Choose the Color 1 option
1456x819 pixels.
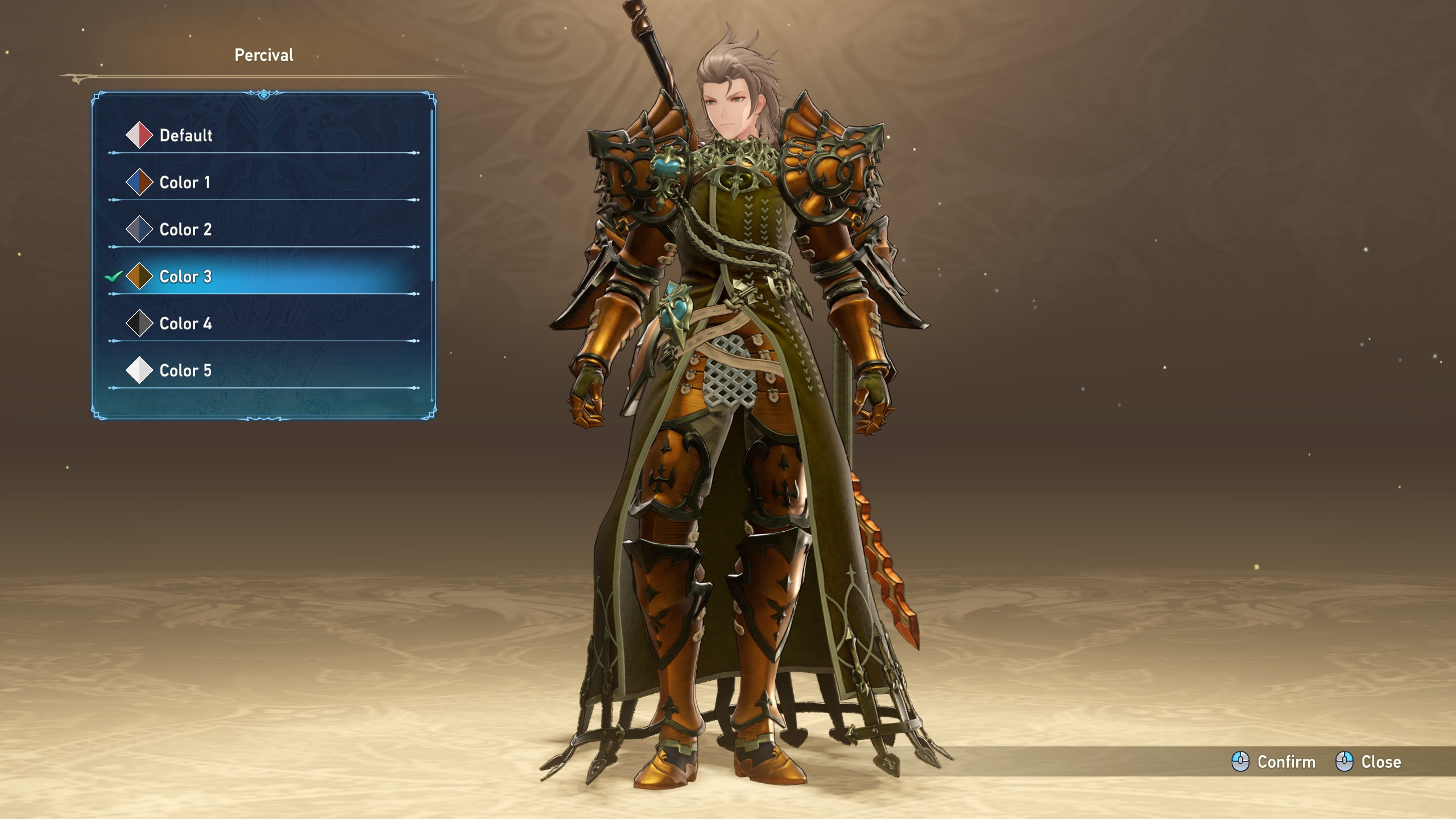(184, 183)
